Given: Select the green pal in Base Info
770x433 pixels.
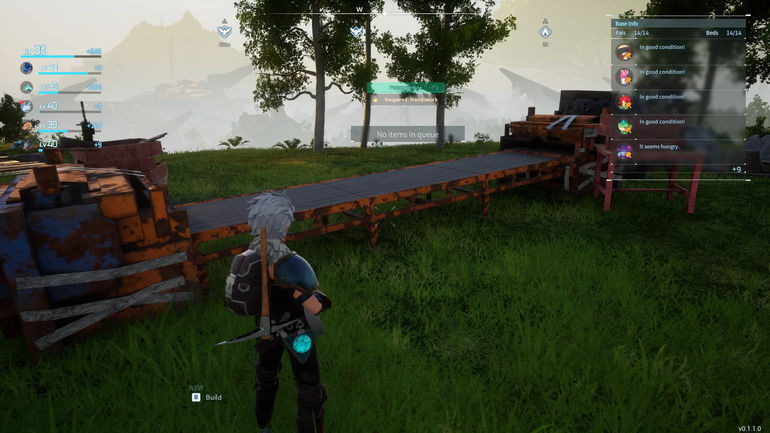Looking at the screenshot, I should point(624,127).
